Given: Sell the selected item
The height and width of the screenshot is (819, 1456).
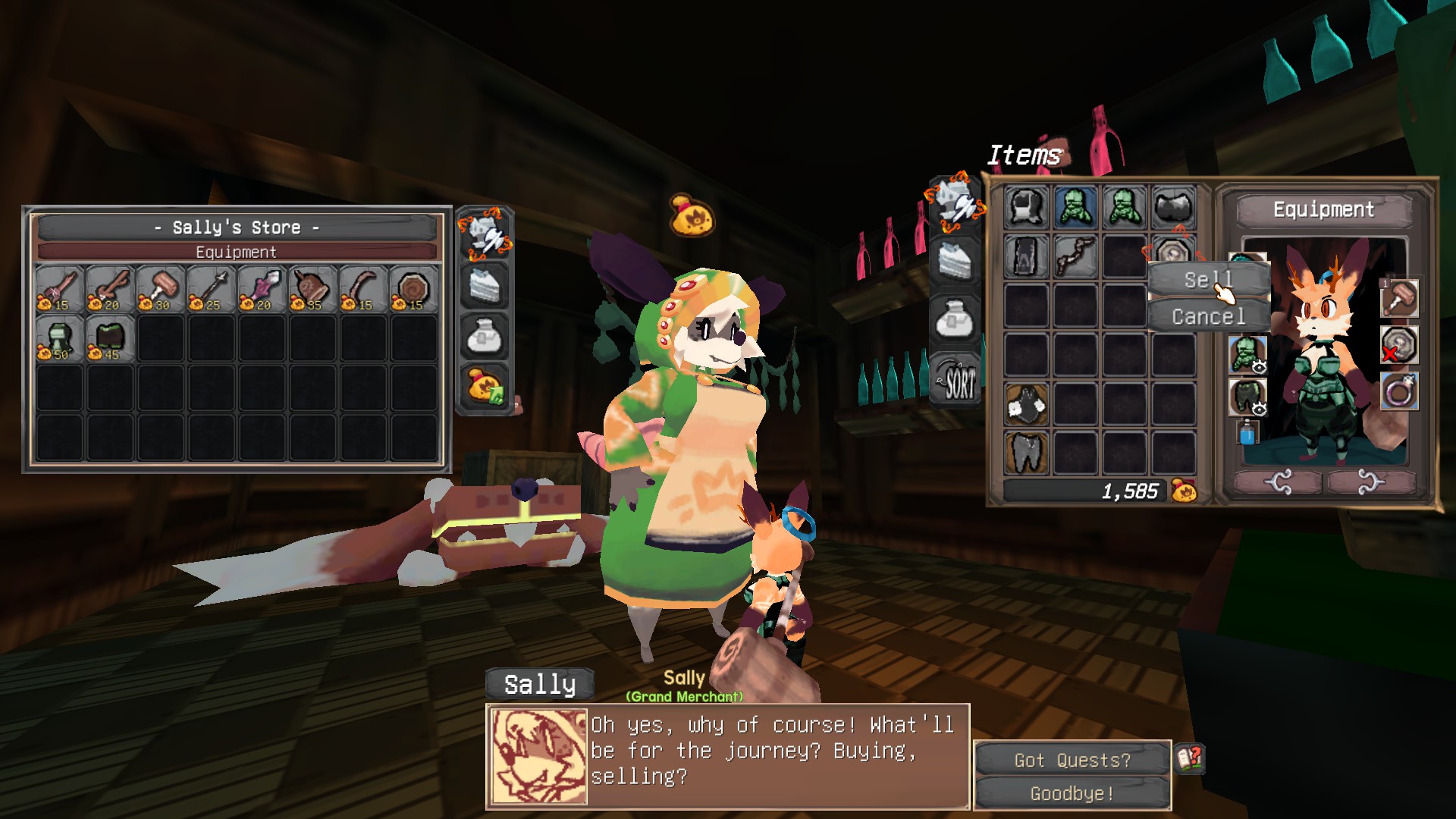Looking at the screenshot, I should point(1208,280).
